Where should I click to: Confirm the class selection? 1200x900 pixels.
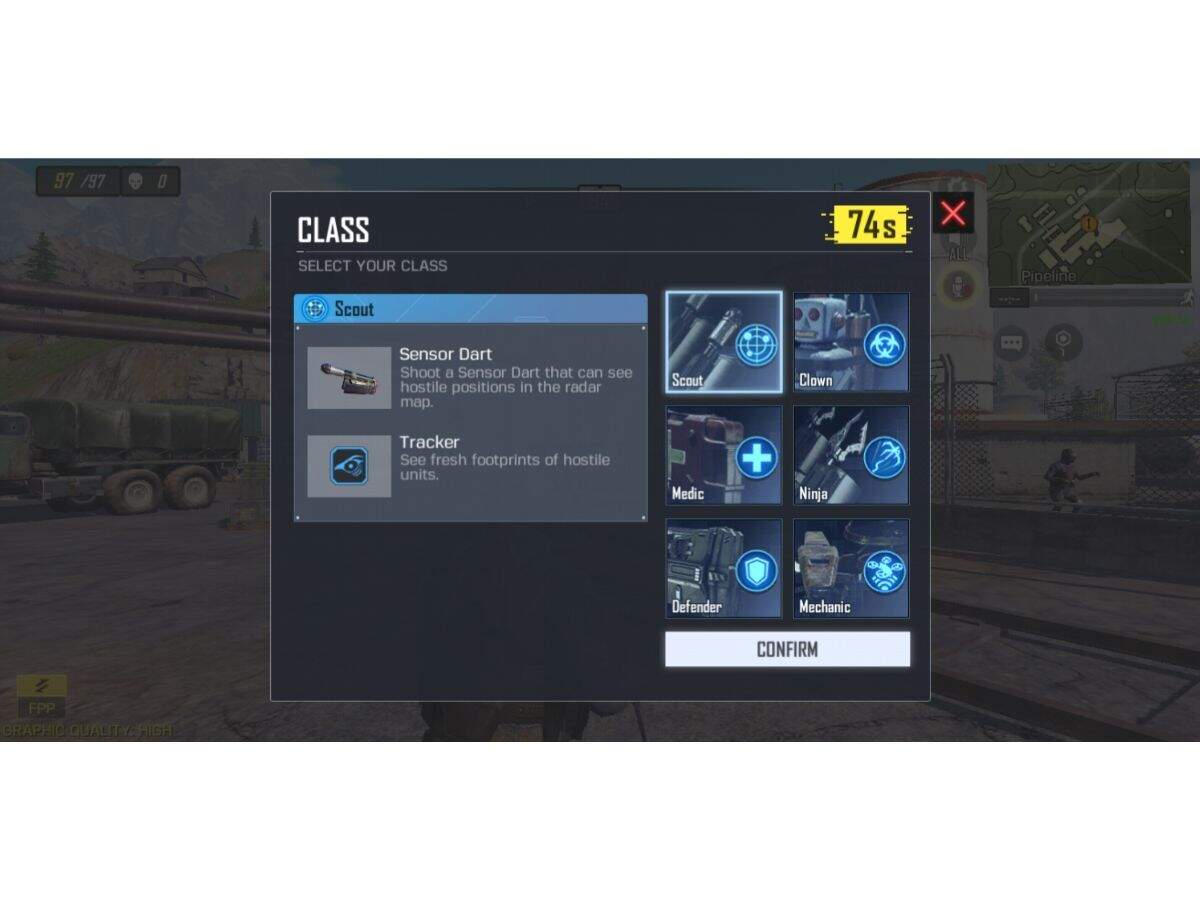pyautogui.click(x=787, y=649)
